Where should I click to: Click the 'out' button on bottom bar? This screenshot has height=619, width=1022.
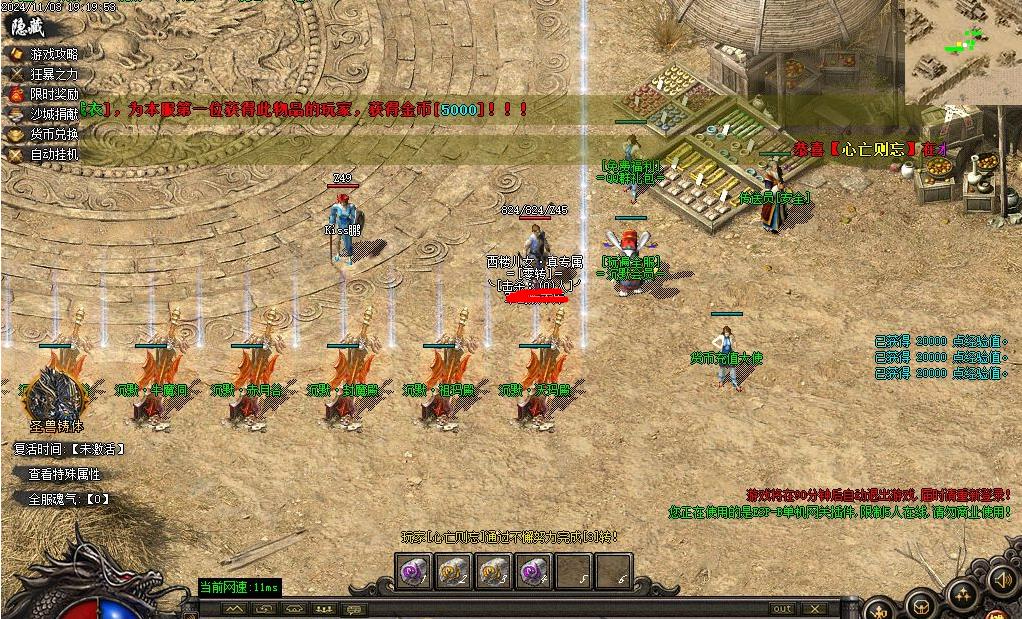tap(782, 608)
